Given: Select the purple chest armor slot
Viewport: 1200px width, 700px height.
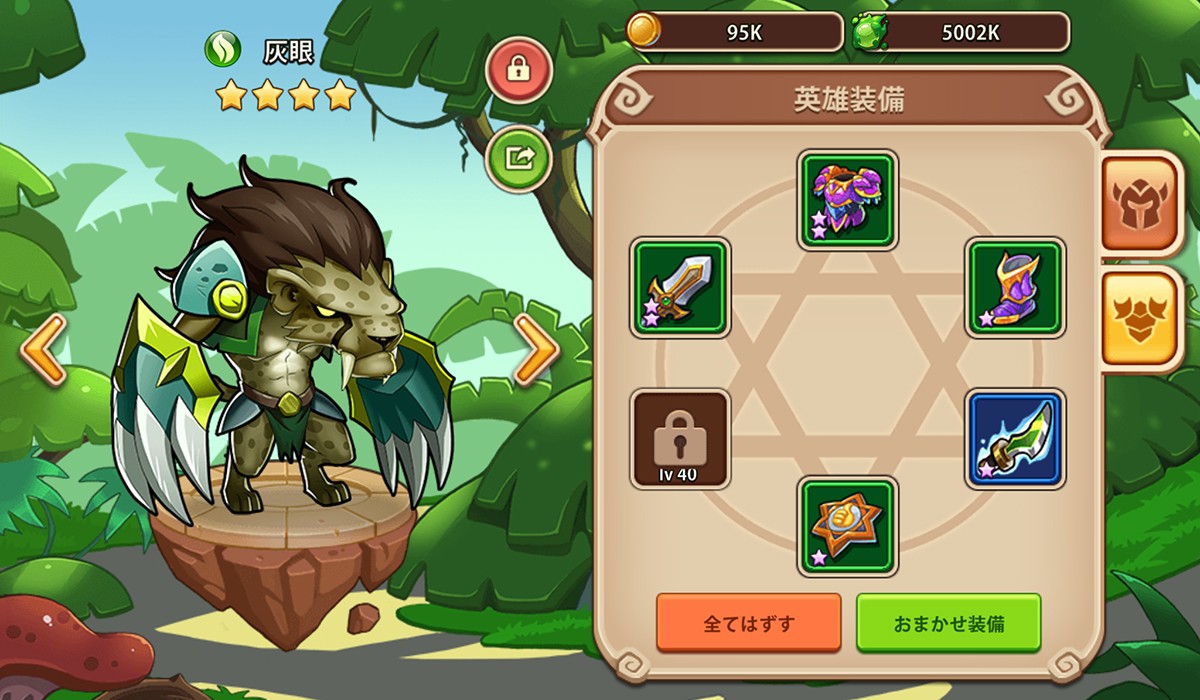Looking at the screenshot, I should point(848,200).
